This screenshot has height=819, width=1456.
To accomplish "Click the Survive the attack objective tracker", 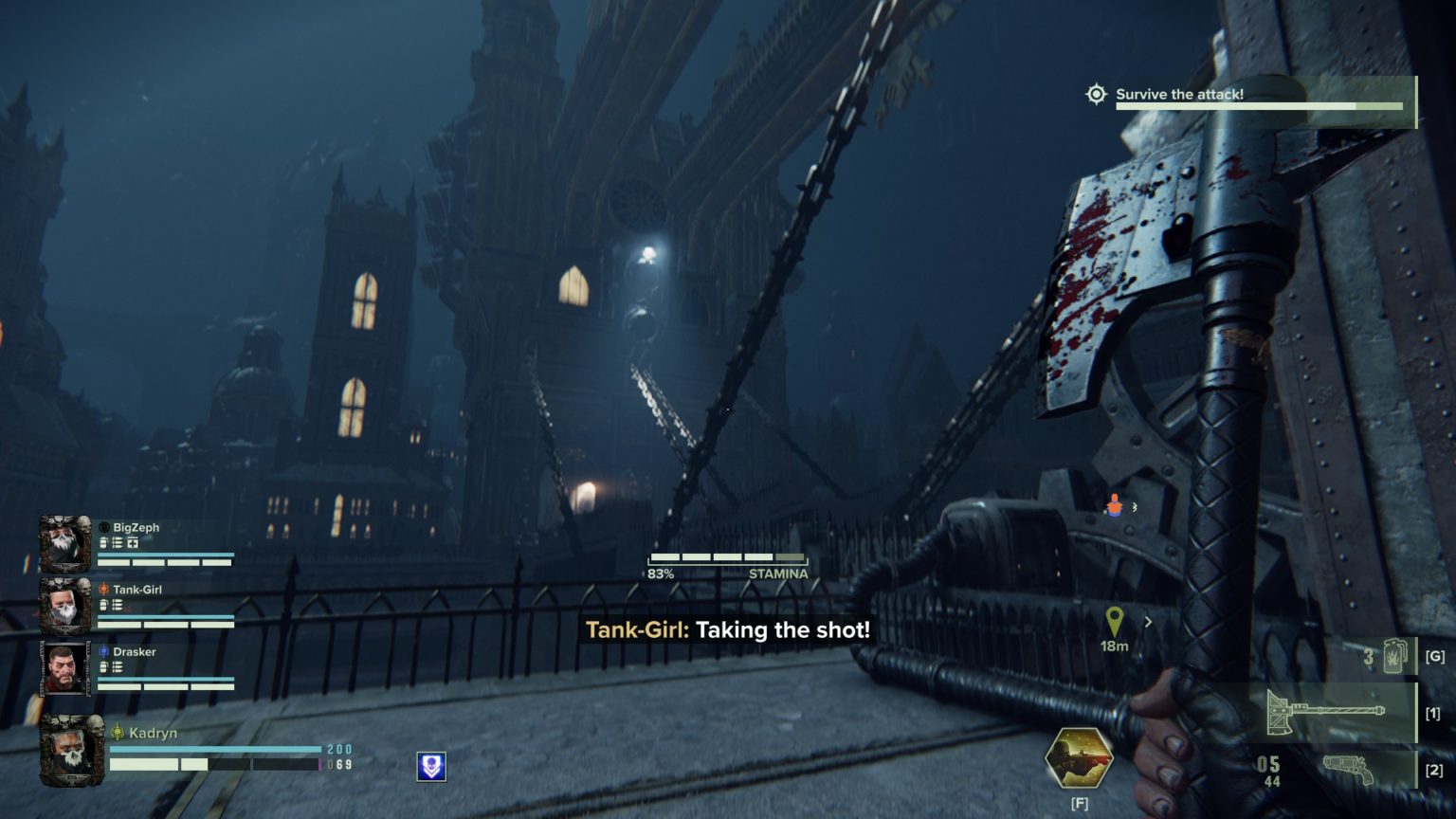I will click(1247, 98).
